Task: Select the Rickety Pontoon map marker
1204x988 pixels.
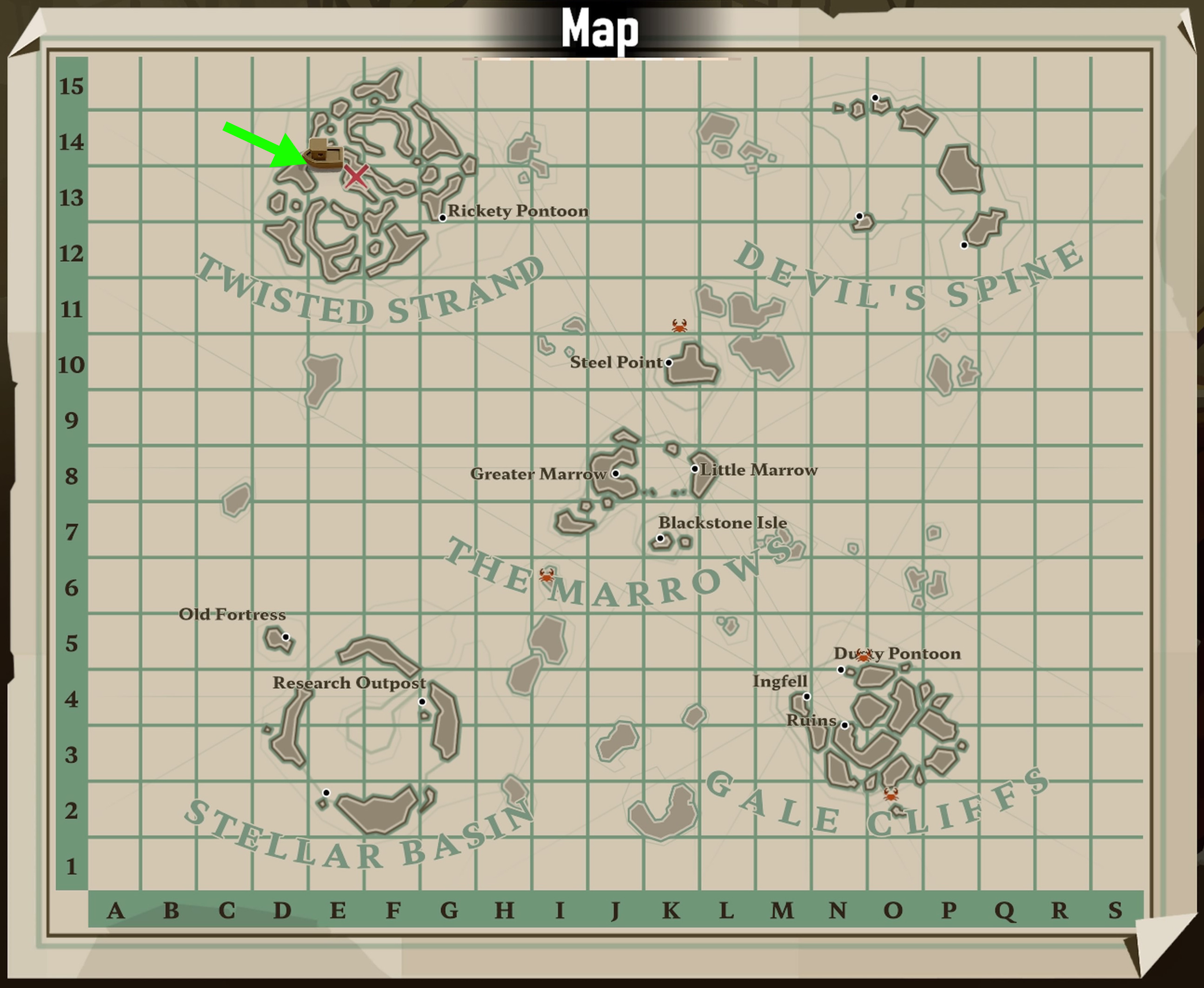Action: point(443,218)
